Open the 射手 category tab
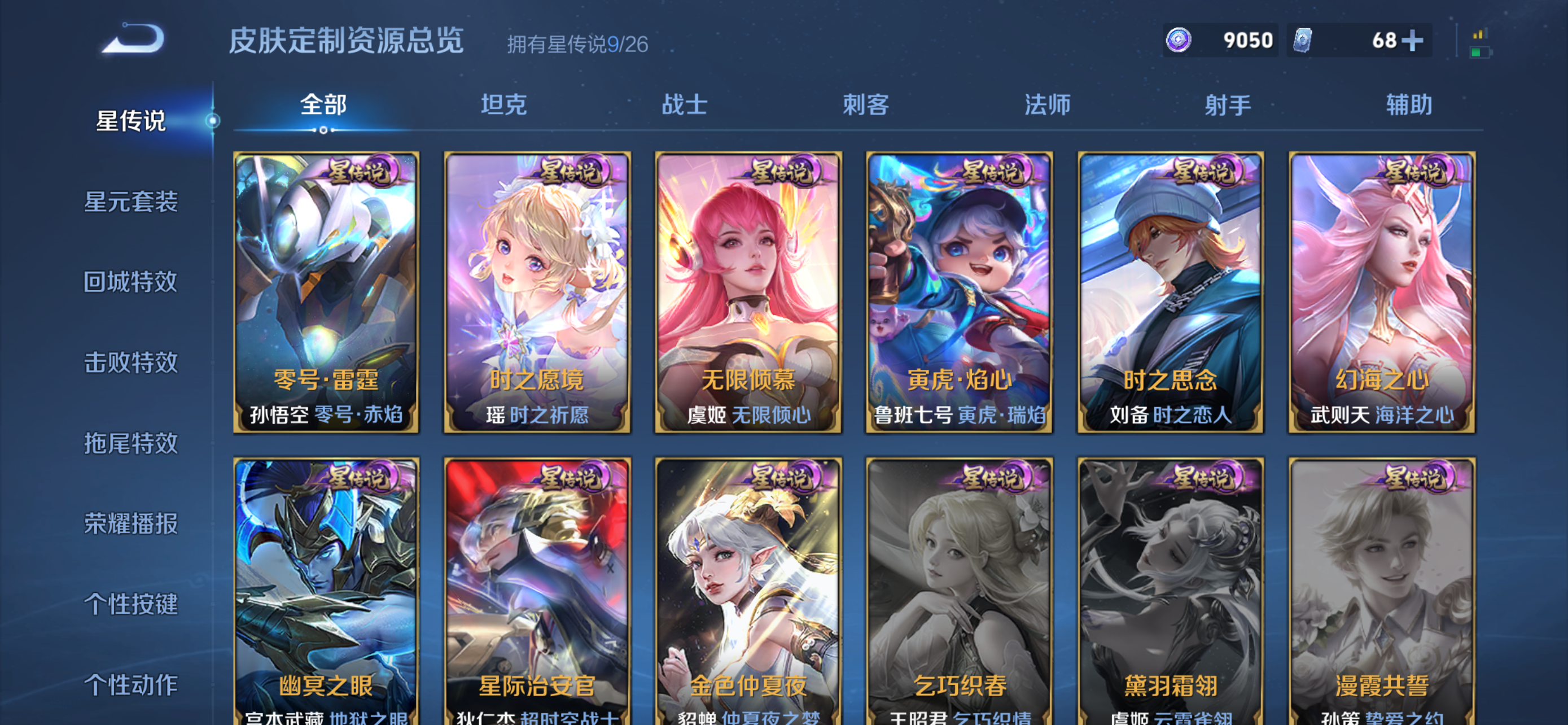This screenshot has width=1568, height=725. (1228, 104)
